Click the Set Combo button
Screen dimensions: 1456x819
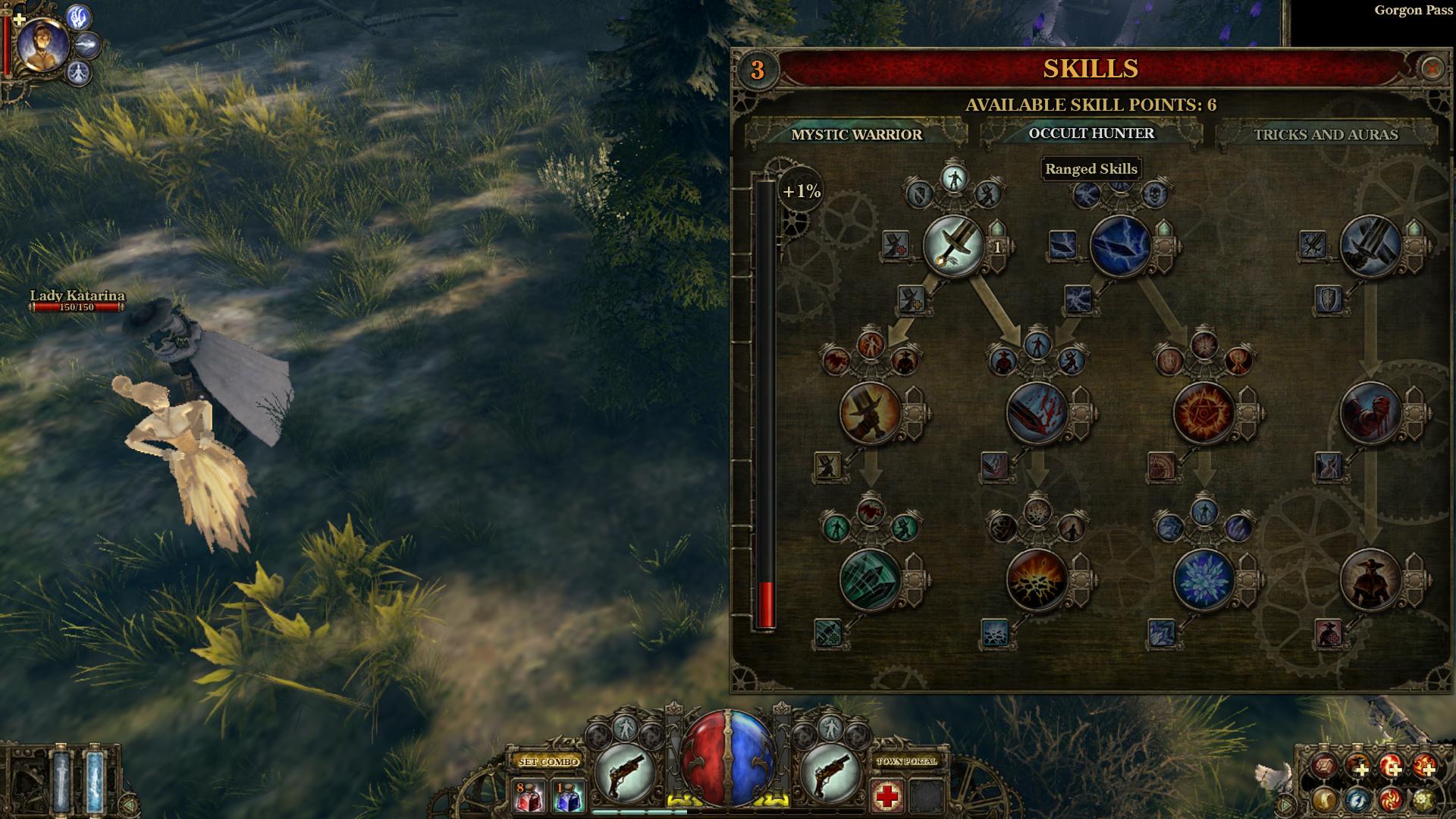[x=549, y=761]
